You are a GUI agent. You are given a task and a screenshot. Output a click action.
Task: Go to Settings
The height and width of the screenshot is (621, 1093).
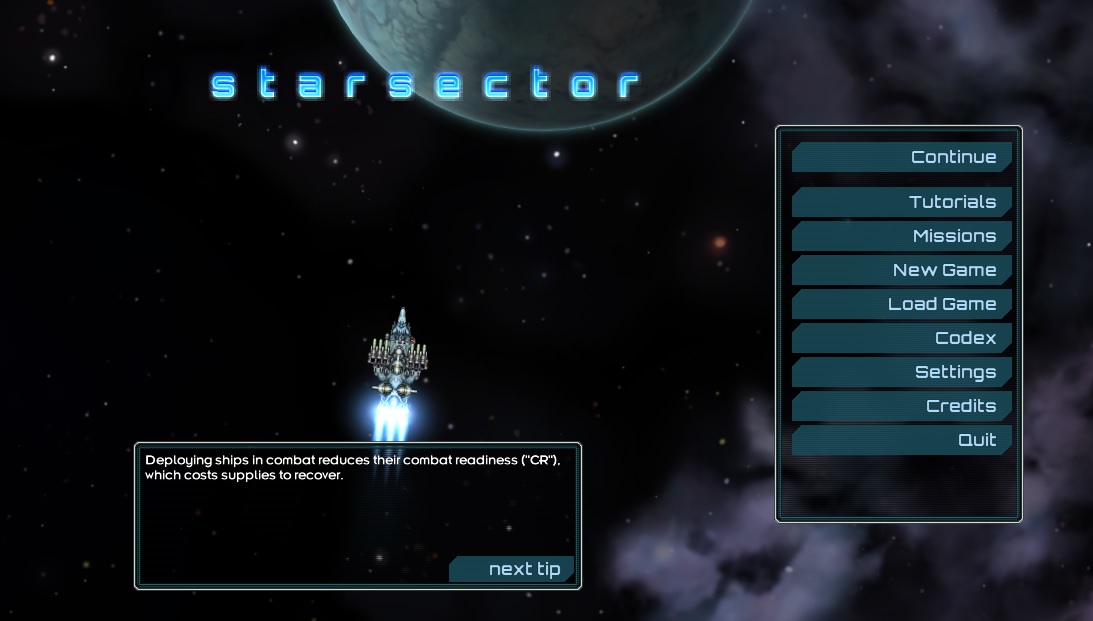[902, 372]
